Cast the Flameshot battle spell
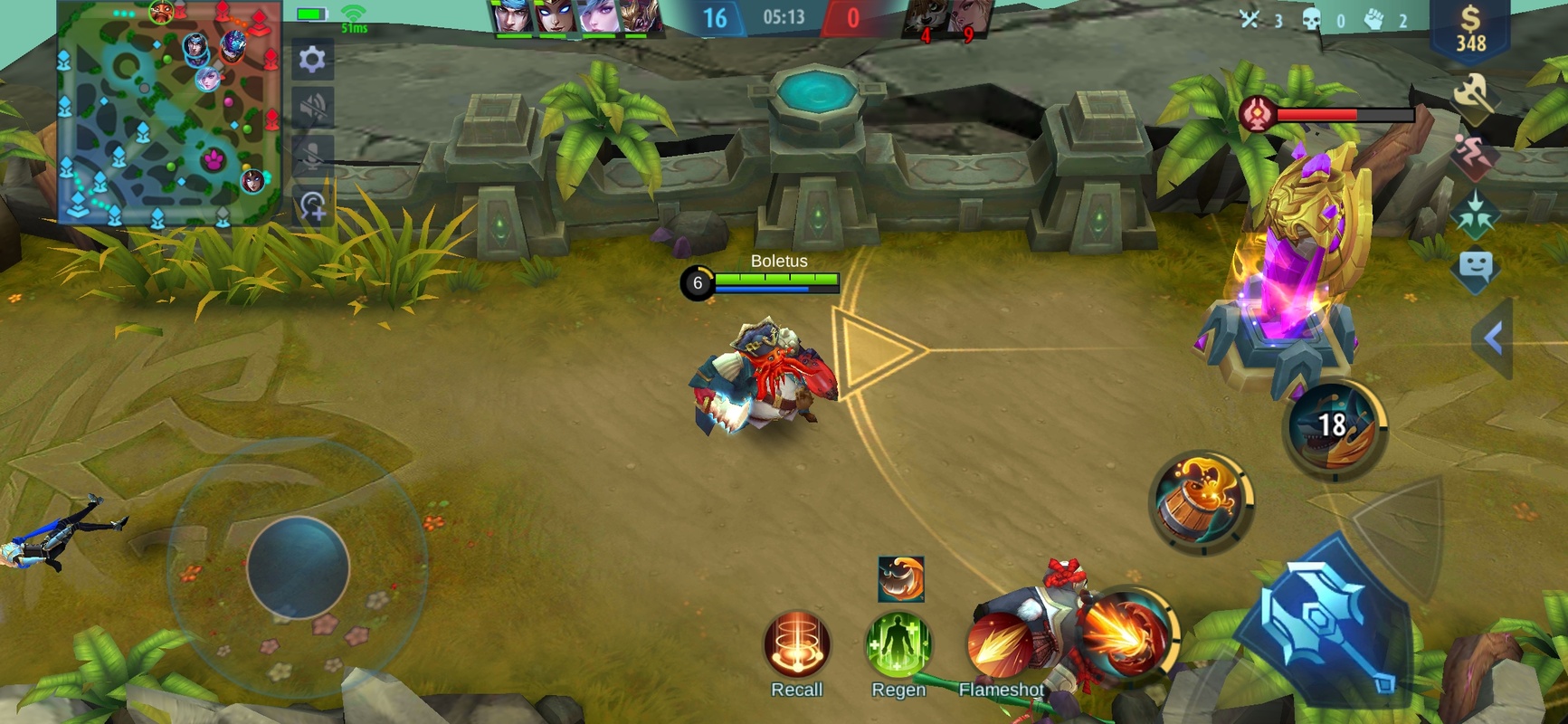 click(1000, 646)
